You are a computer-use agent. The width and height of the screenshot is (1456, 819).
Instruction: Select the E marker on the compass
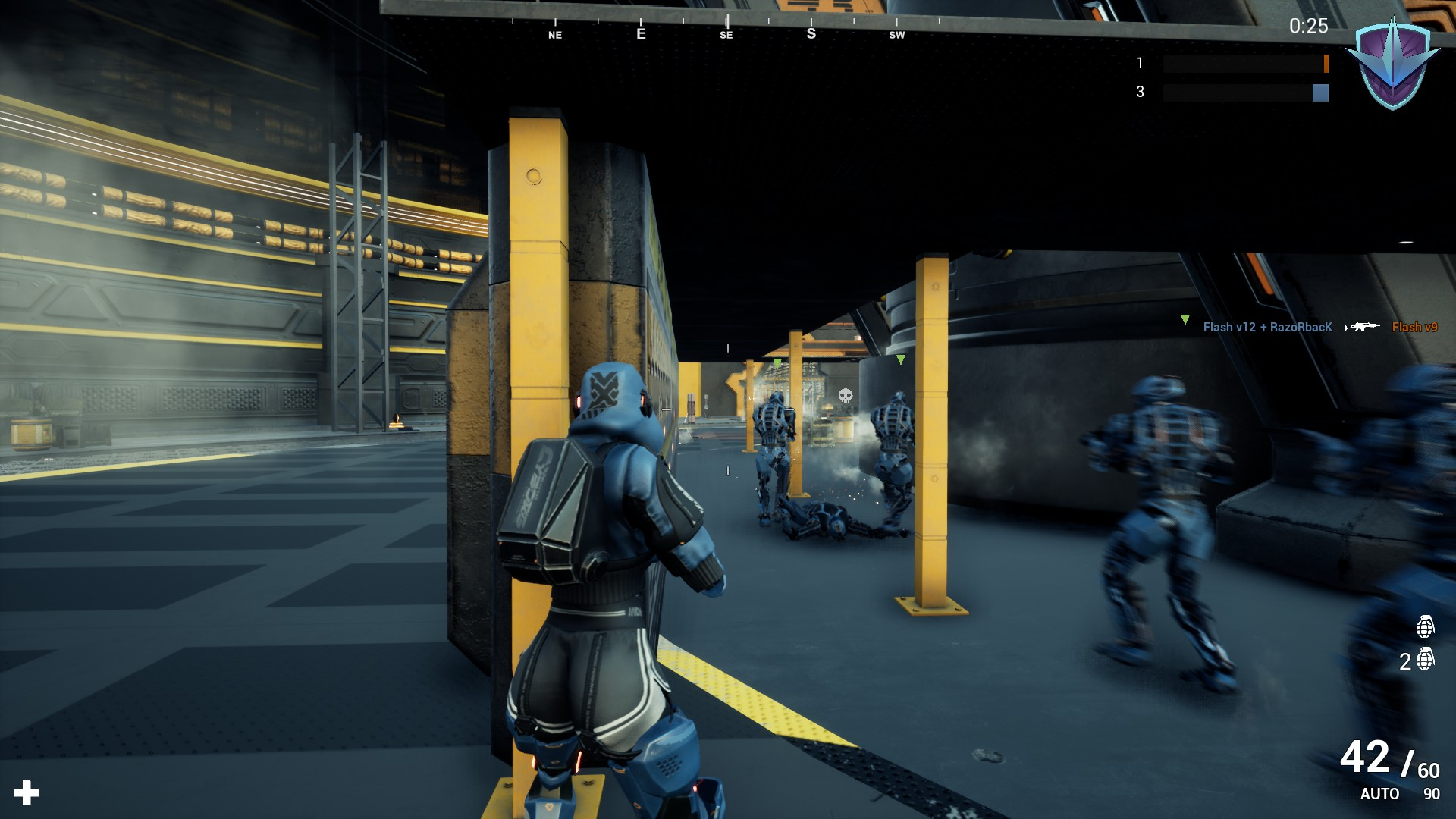[x=641, y=34]
